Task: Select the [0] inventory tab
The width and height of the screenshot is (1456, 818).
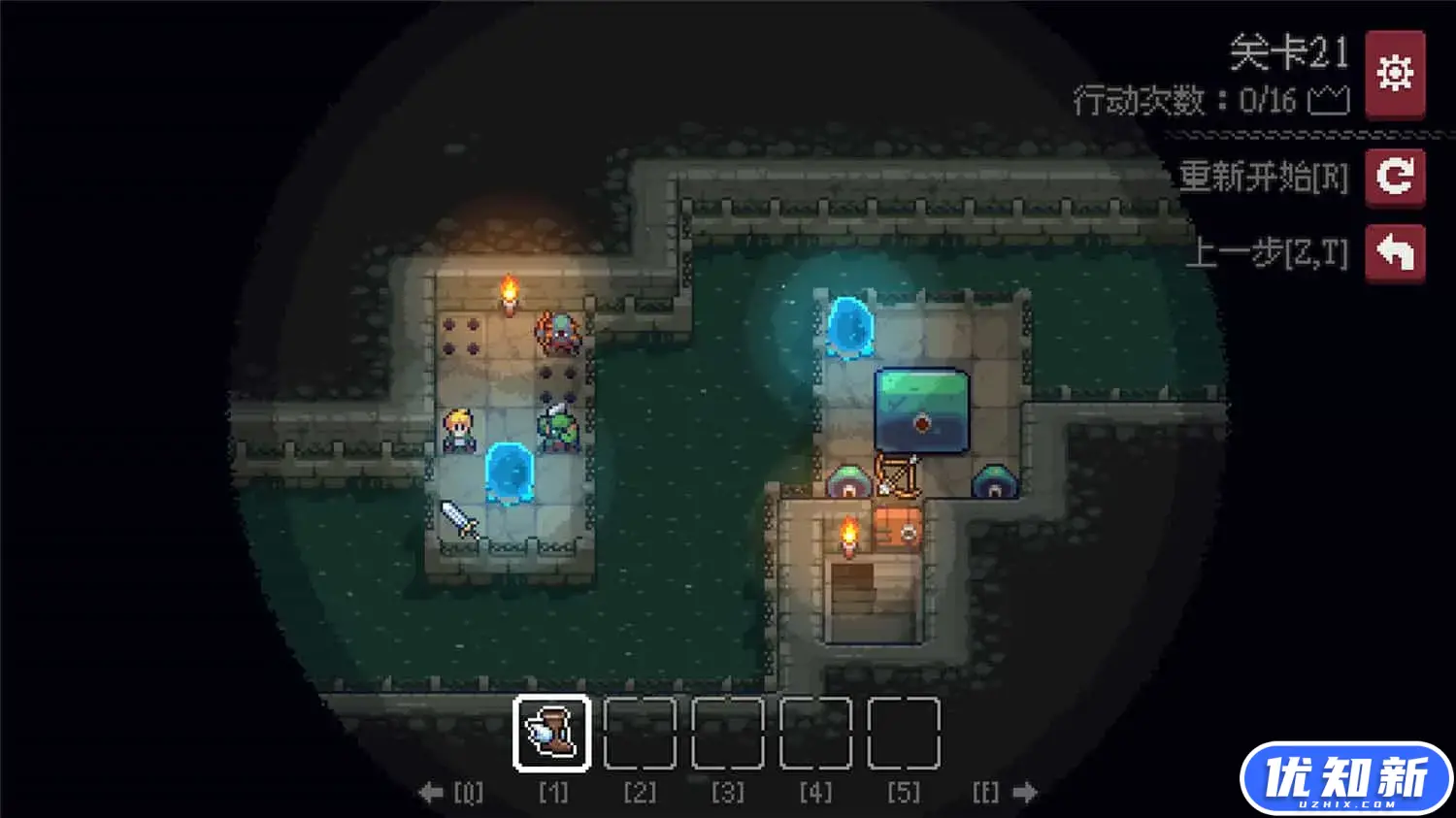Action: (470, 792)
